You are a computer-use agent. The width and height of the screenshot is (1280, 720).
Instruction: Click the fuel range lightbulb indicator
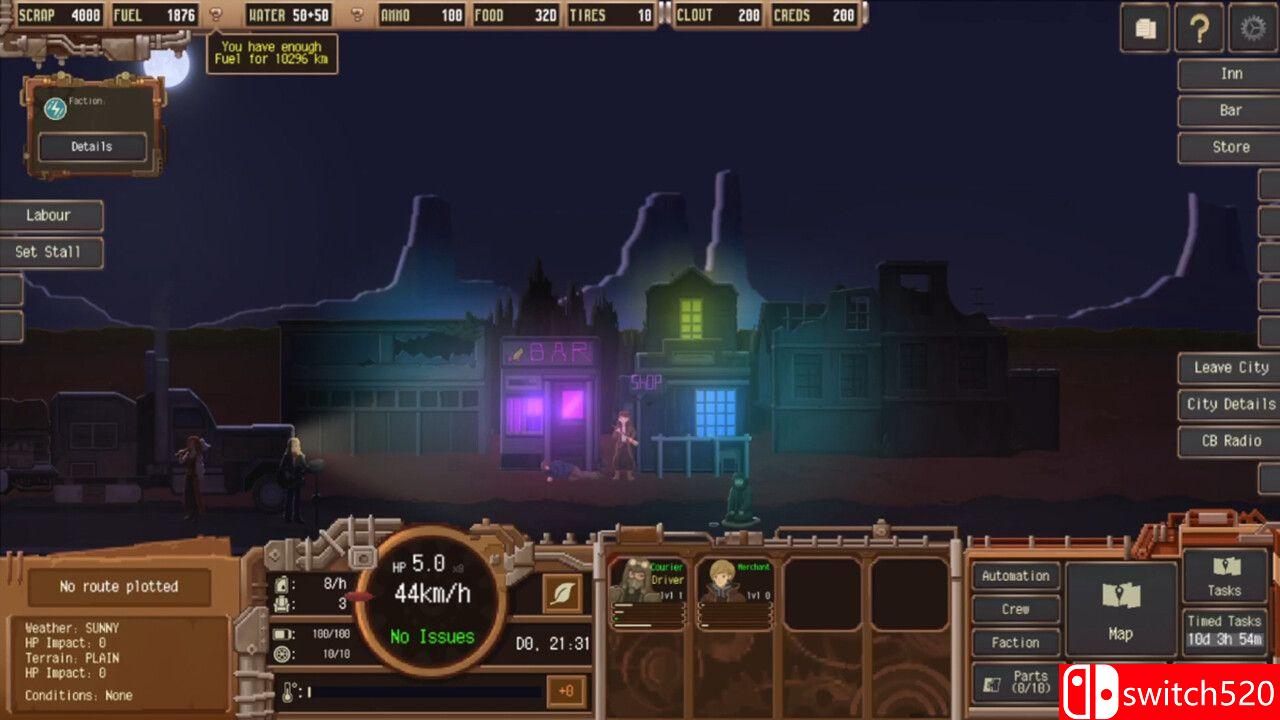pyautogui.click(x=214, y=15)
